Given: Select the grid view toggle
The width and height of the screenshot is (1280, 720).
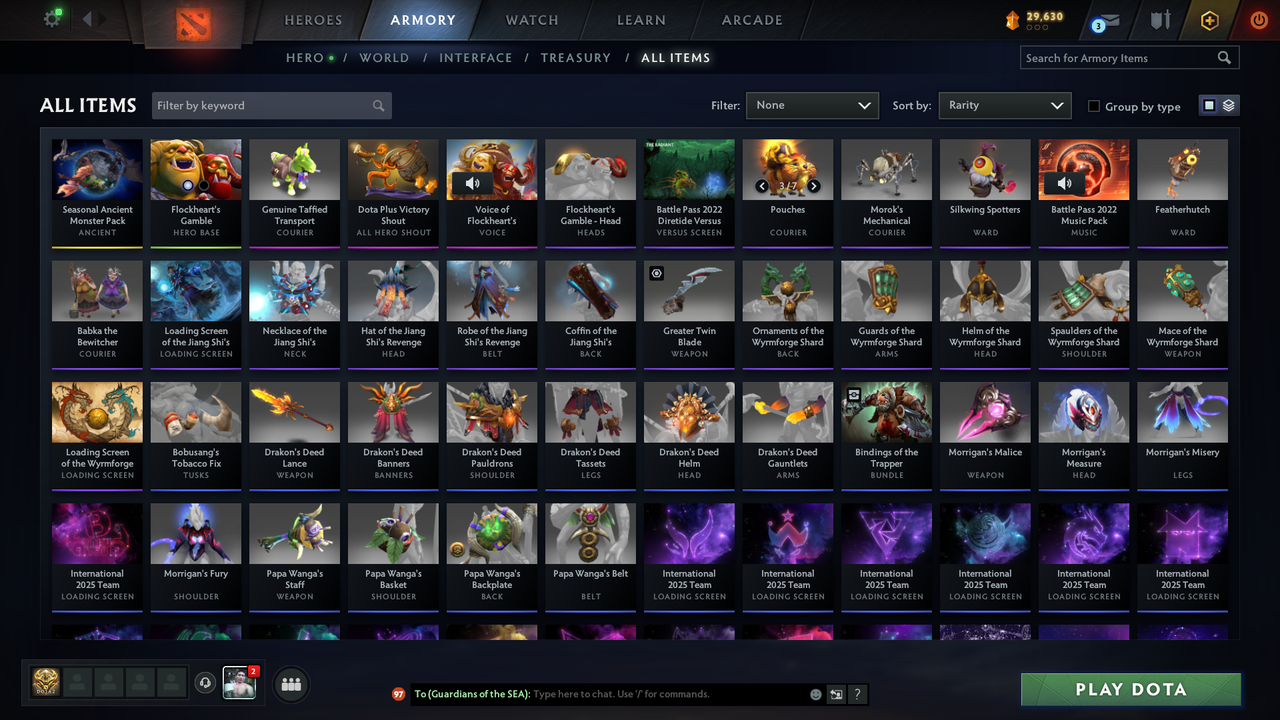Looking at the screenshot, I should pos(1210,105).
